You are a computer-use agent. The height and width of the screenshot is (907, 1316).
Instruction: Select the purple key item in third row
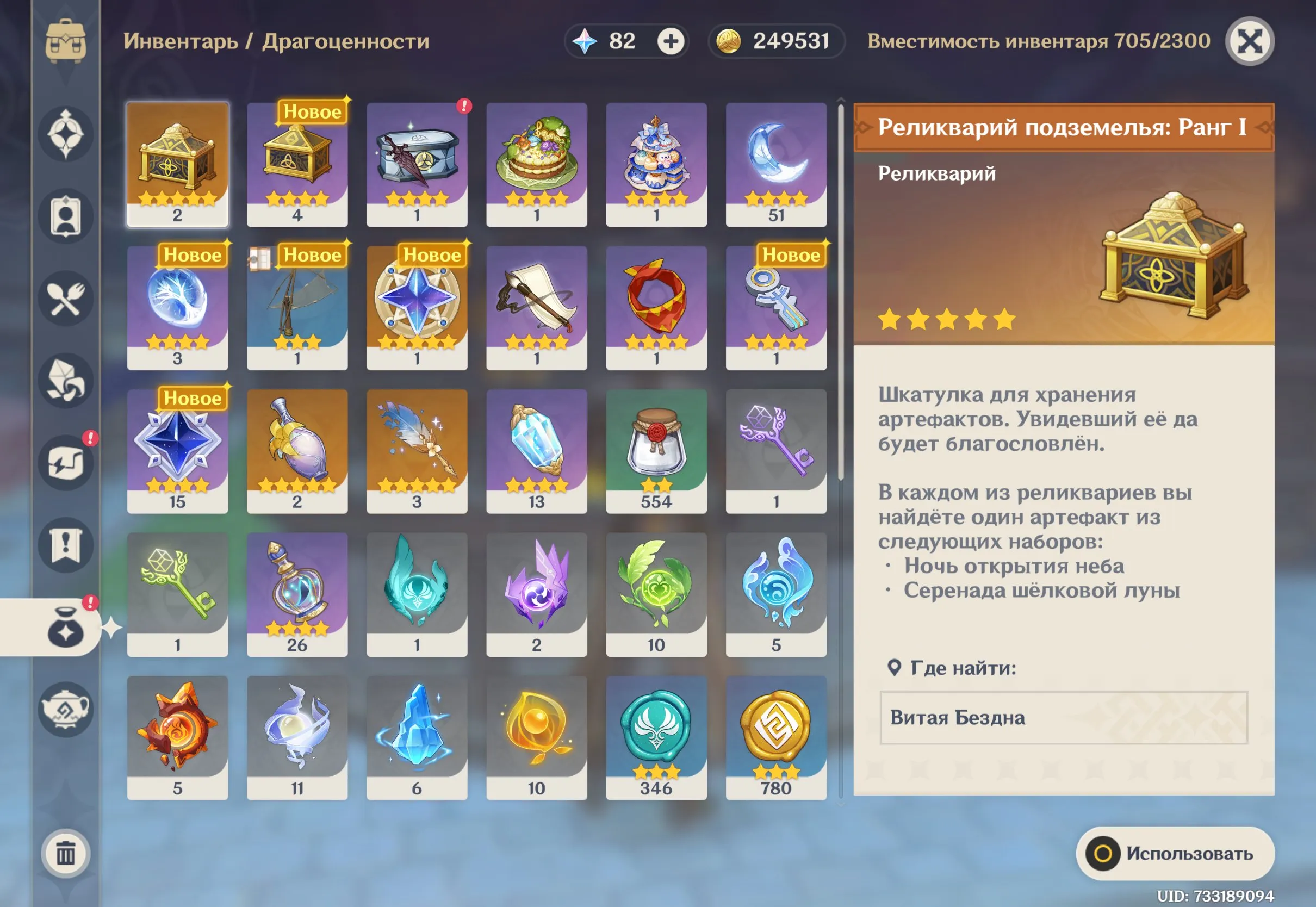point(776,449)
